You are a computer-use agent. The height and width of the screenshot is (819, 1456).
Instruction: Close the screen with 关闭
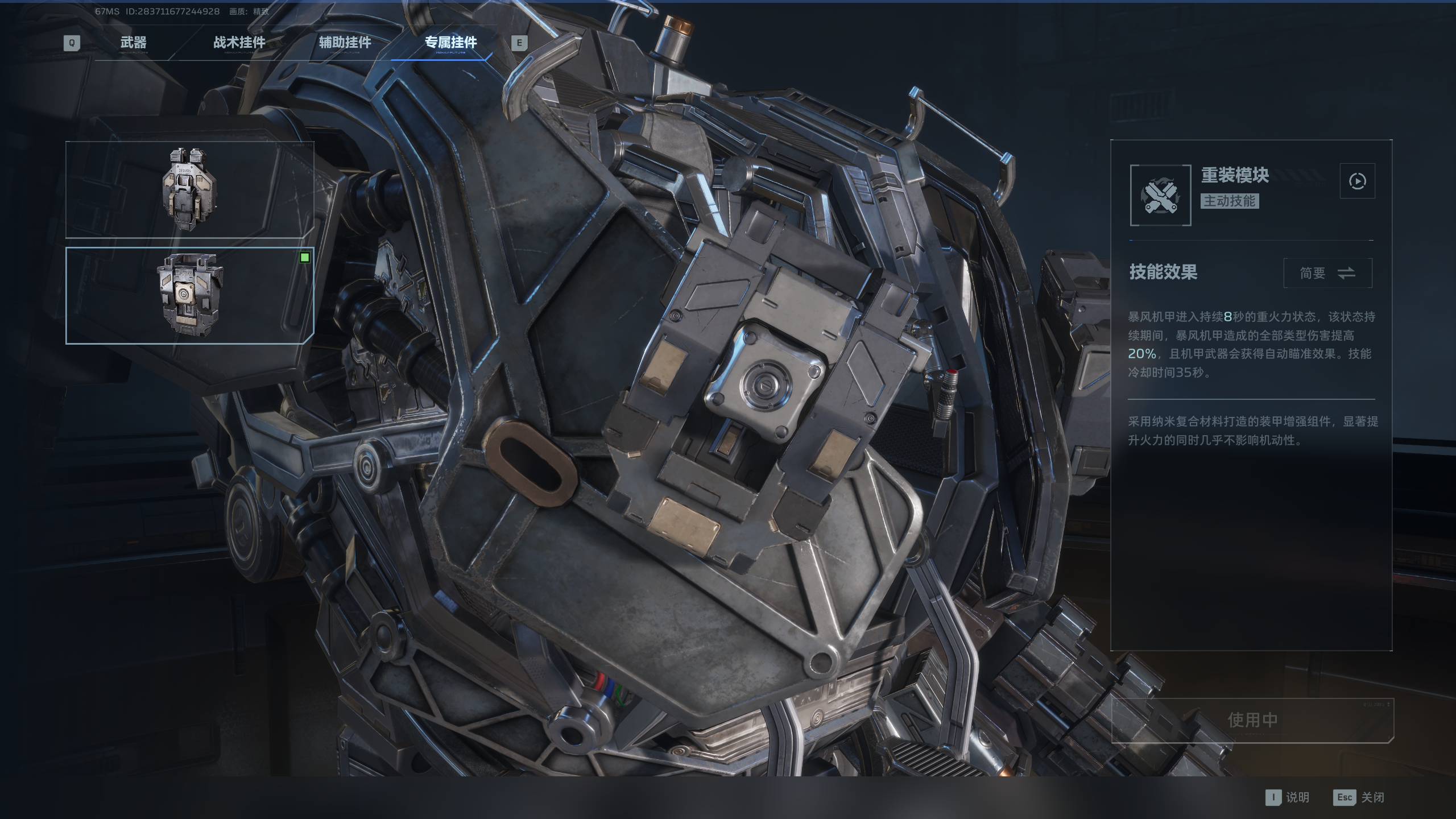coord(1359,797)
